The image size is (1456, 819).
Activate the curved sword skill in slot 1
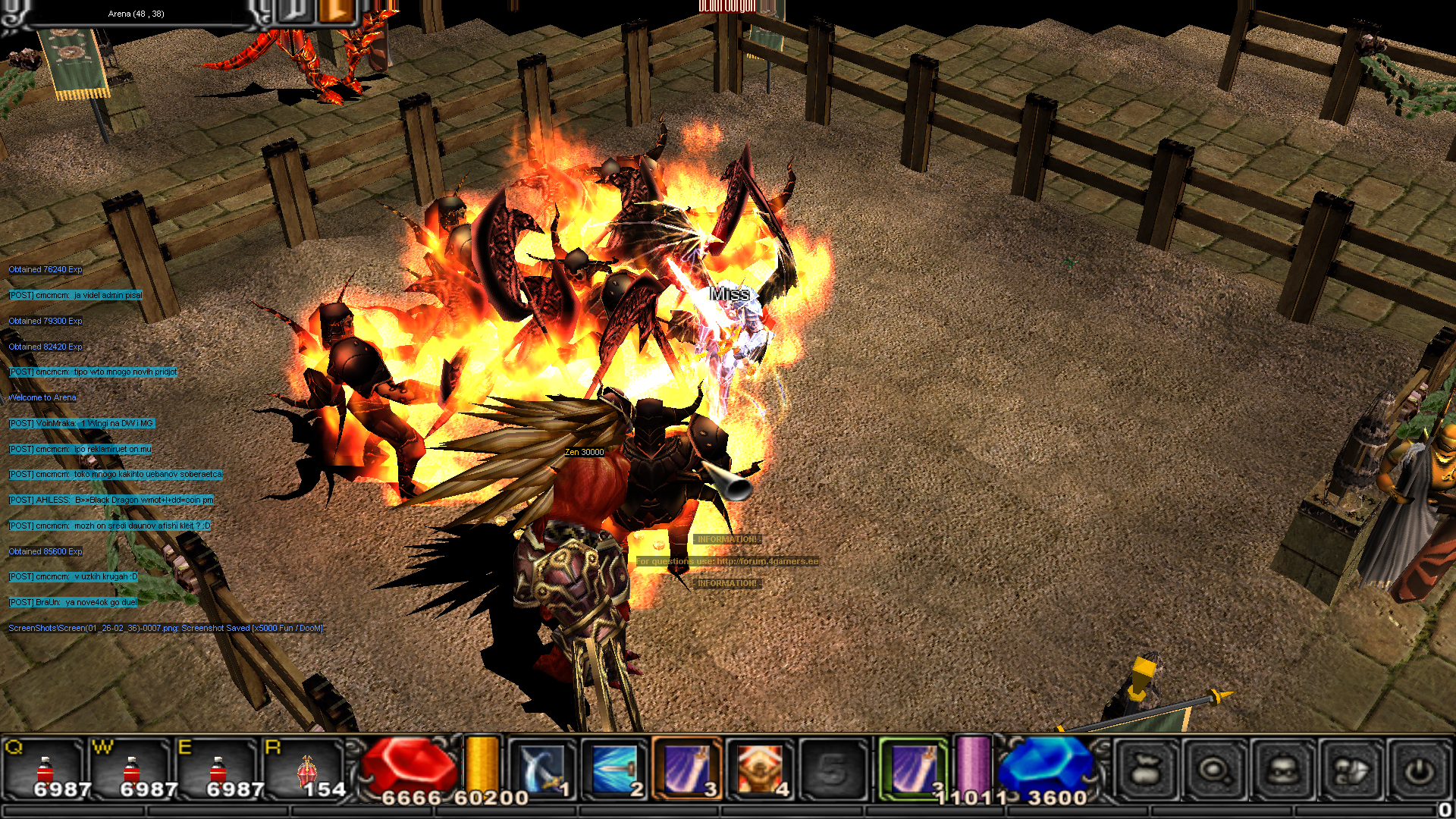pyautogui.click(x=541, y=769)
